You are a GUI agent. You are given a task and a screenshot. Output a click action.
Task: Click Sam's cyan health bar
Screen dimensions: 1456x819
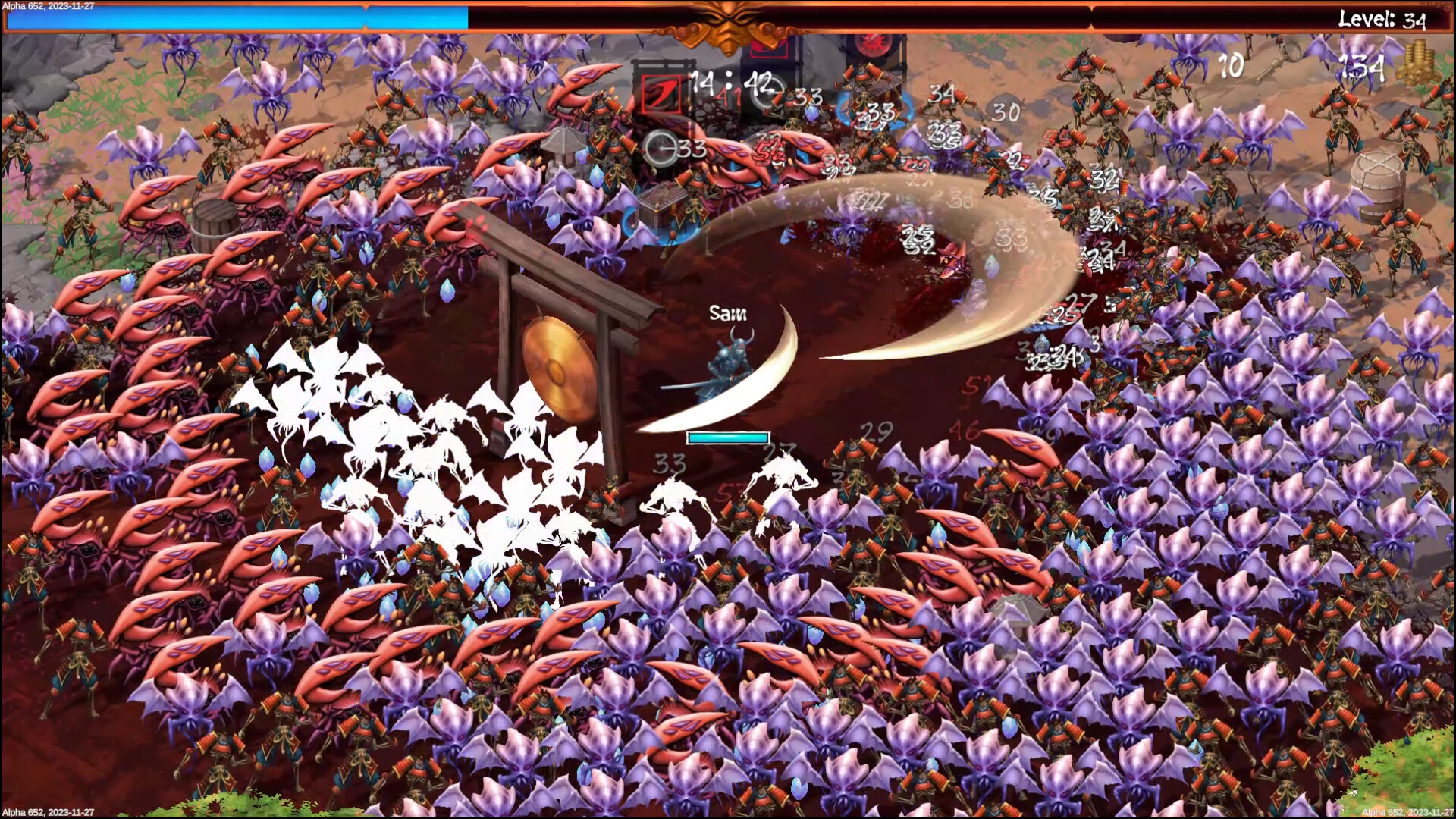tap(726, 438)
